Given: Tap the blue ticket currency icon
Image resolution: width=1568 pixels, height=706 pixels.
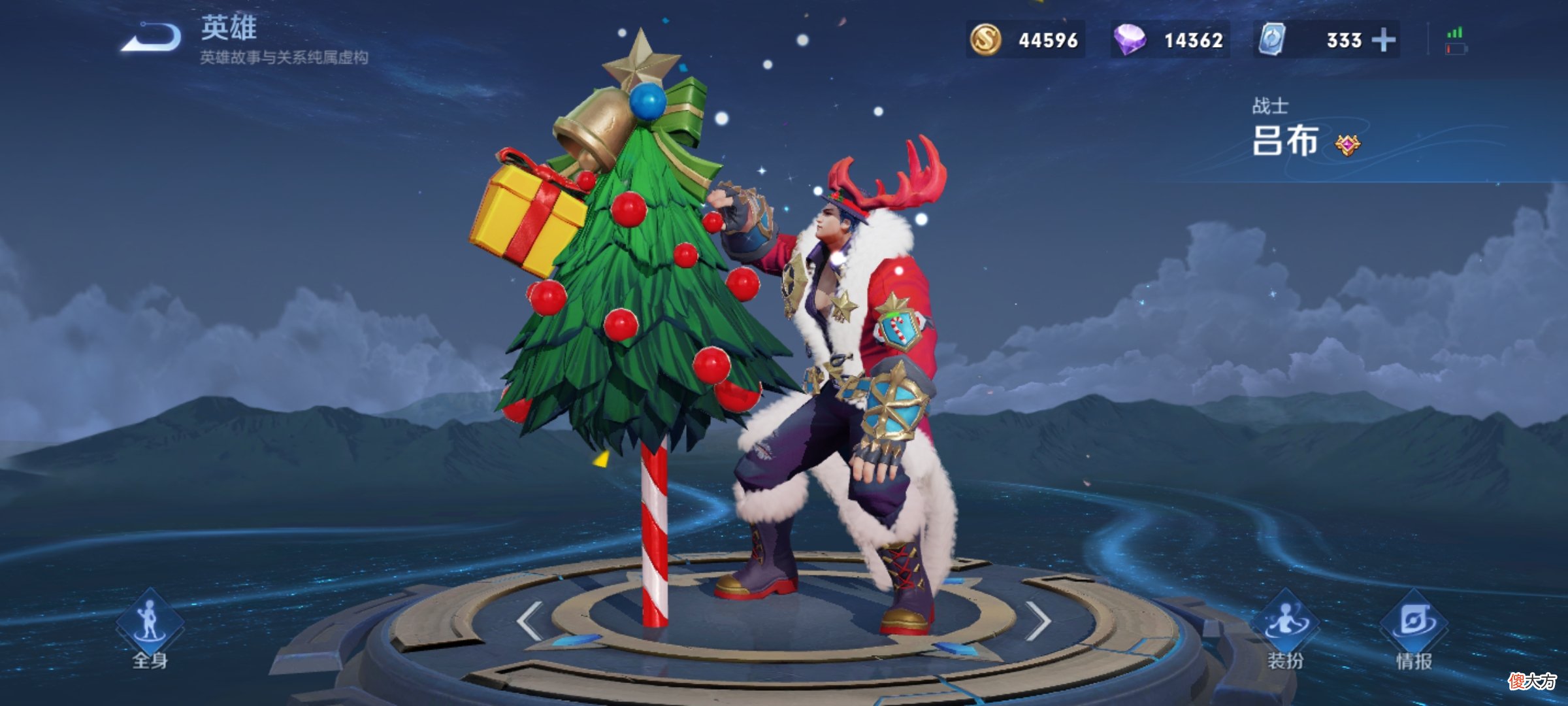Looking at the screenshot, I should (1272, 40).
